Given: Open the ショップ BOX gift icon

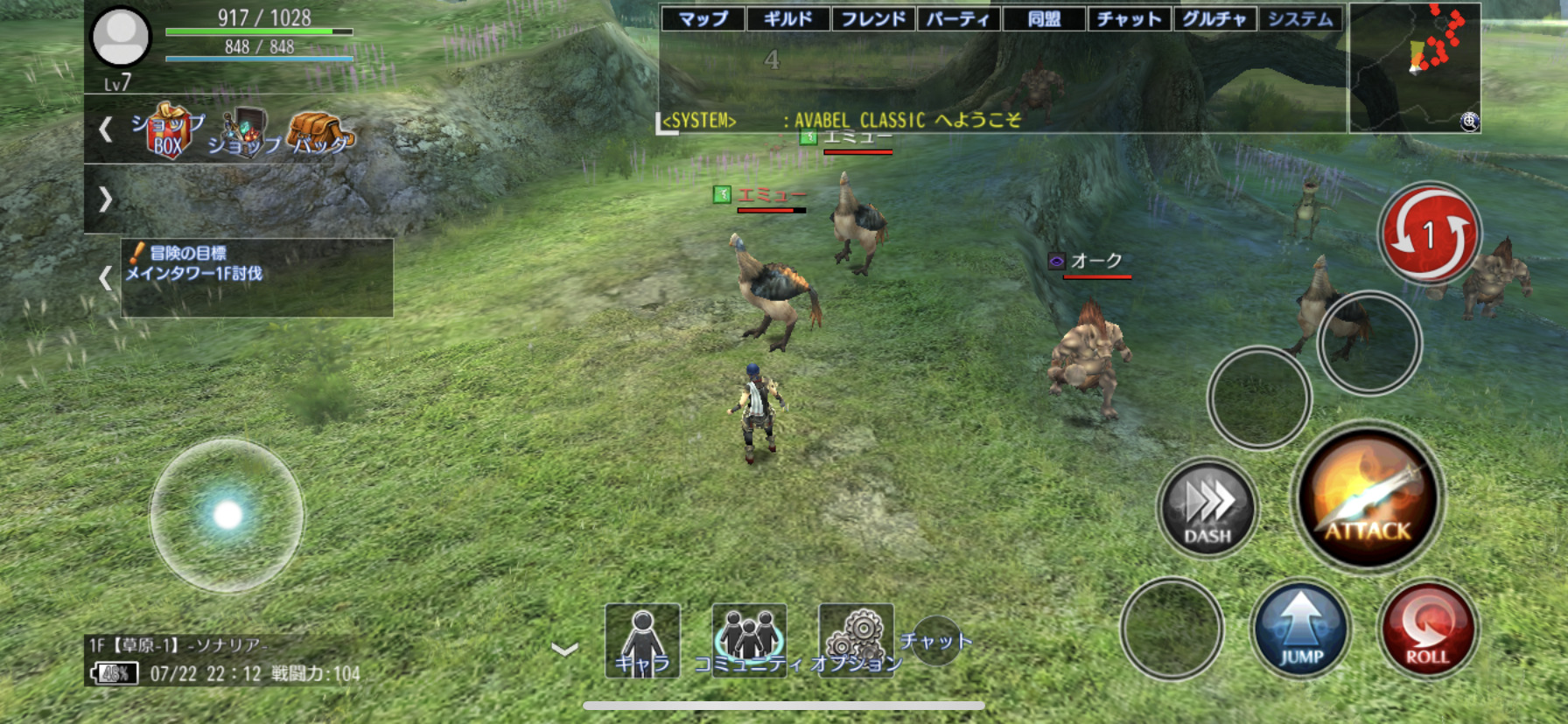Looking at the screenshot, I should (168, 131).
